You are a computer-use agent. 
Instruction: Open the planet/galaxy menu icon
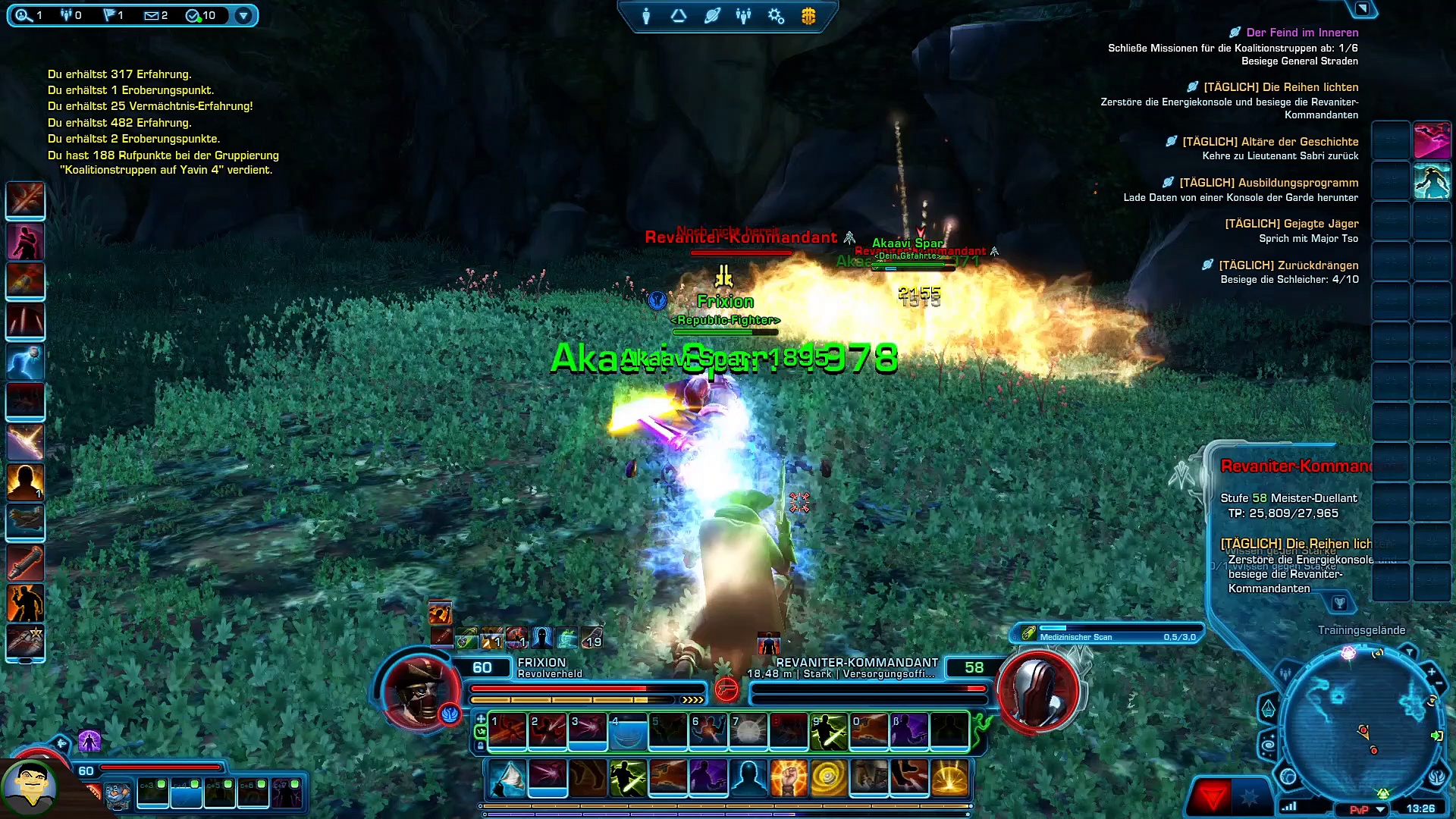click(x=711, y=16)
